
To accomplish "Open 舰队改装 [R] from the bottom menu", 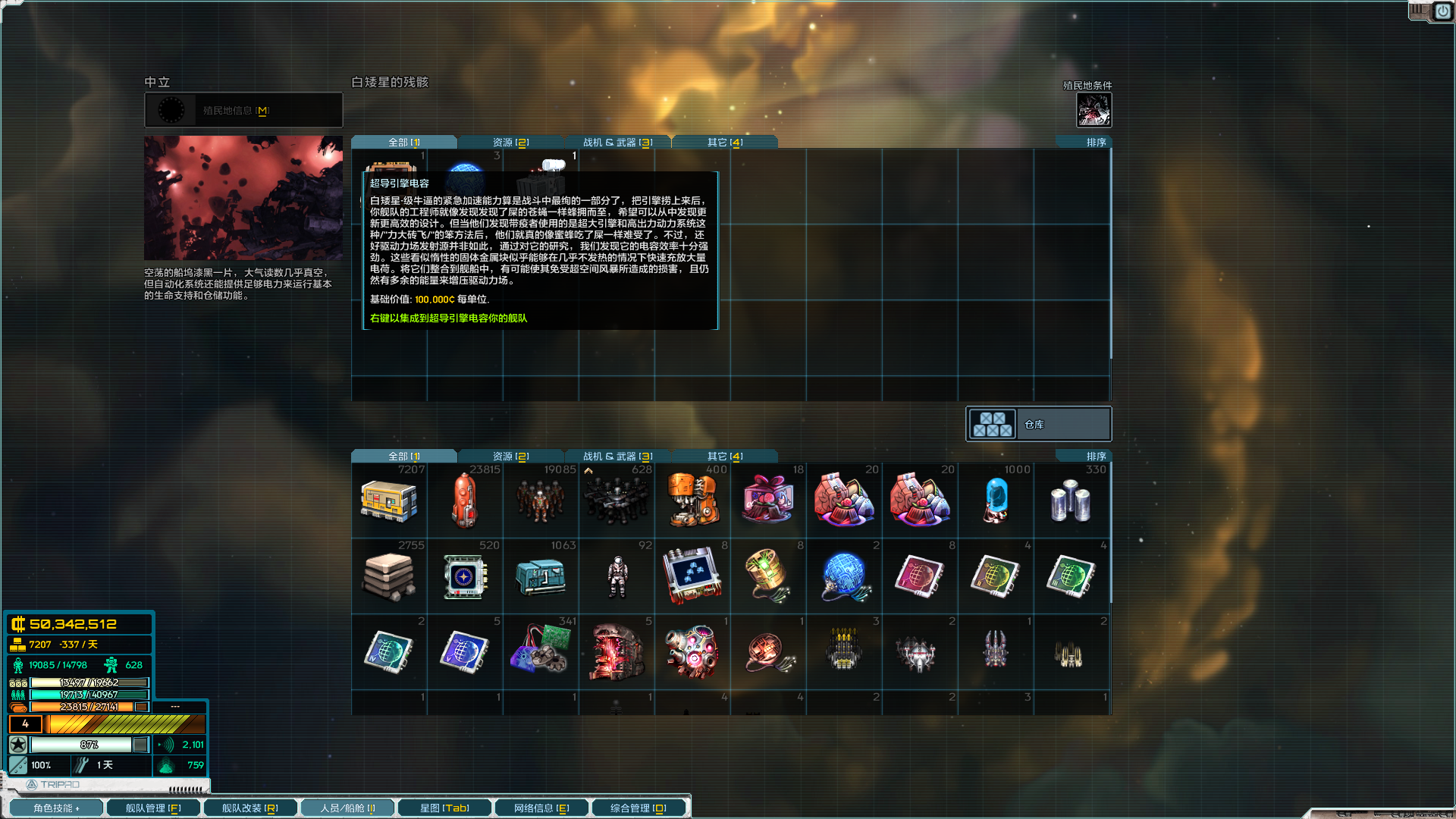I will pos(249,807).
